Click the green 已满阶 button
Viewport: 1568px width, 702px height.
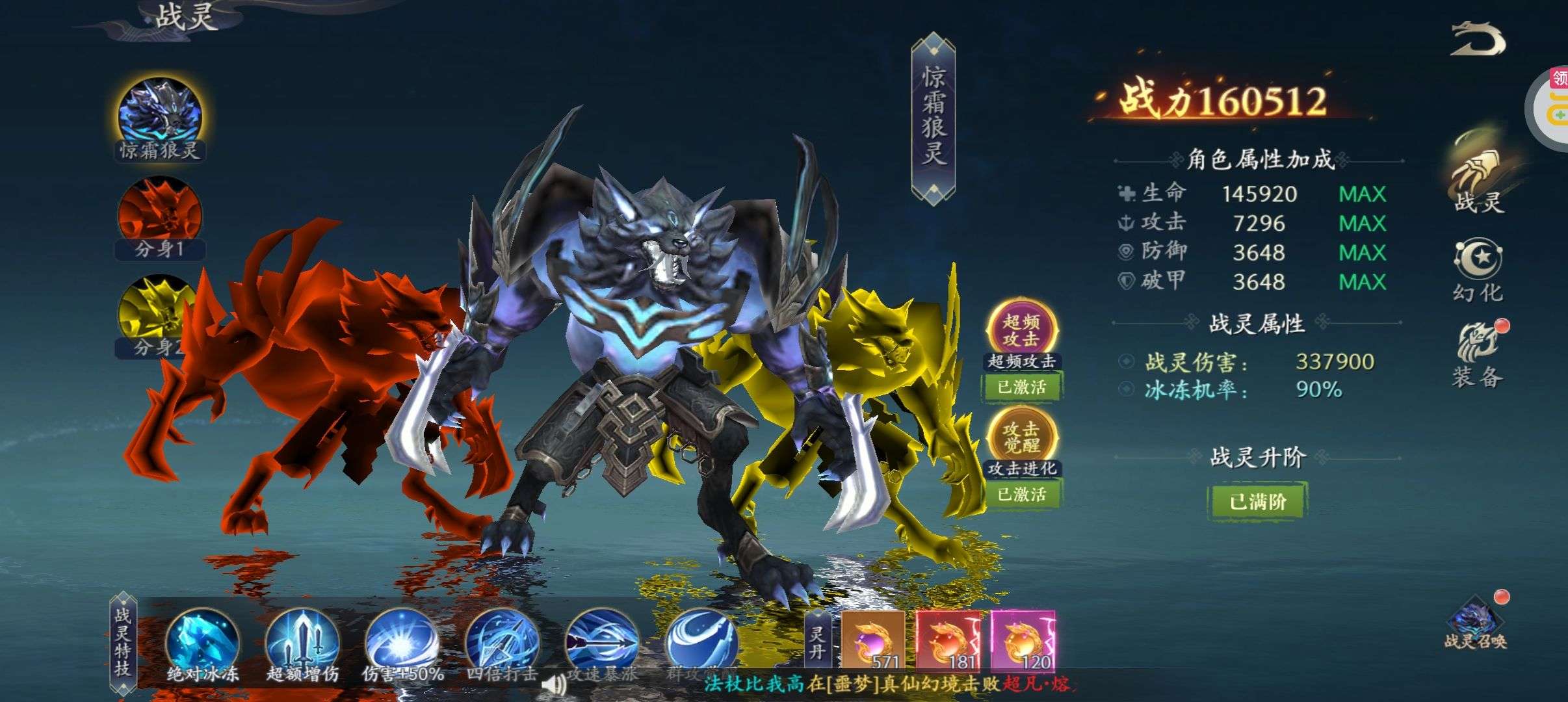click(1257, 502)
